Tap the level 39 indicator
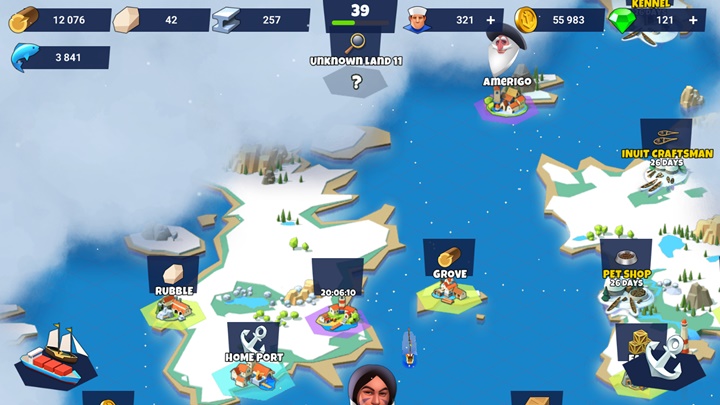 pos(360,13)
